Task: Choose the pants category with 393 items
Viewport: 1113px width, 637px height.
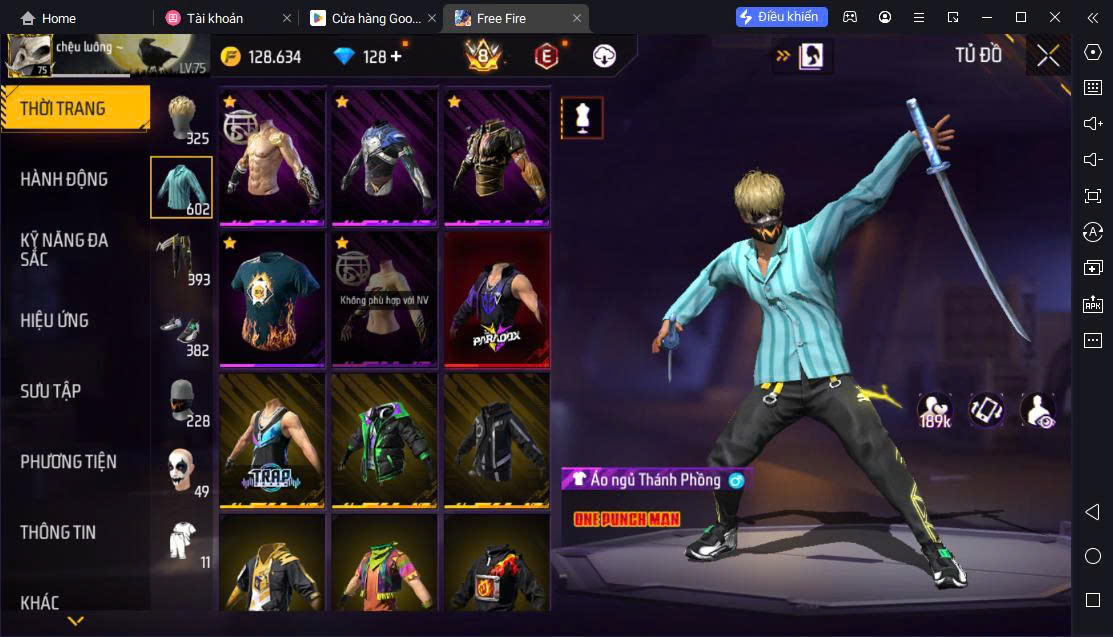Action: 182,258
